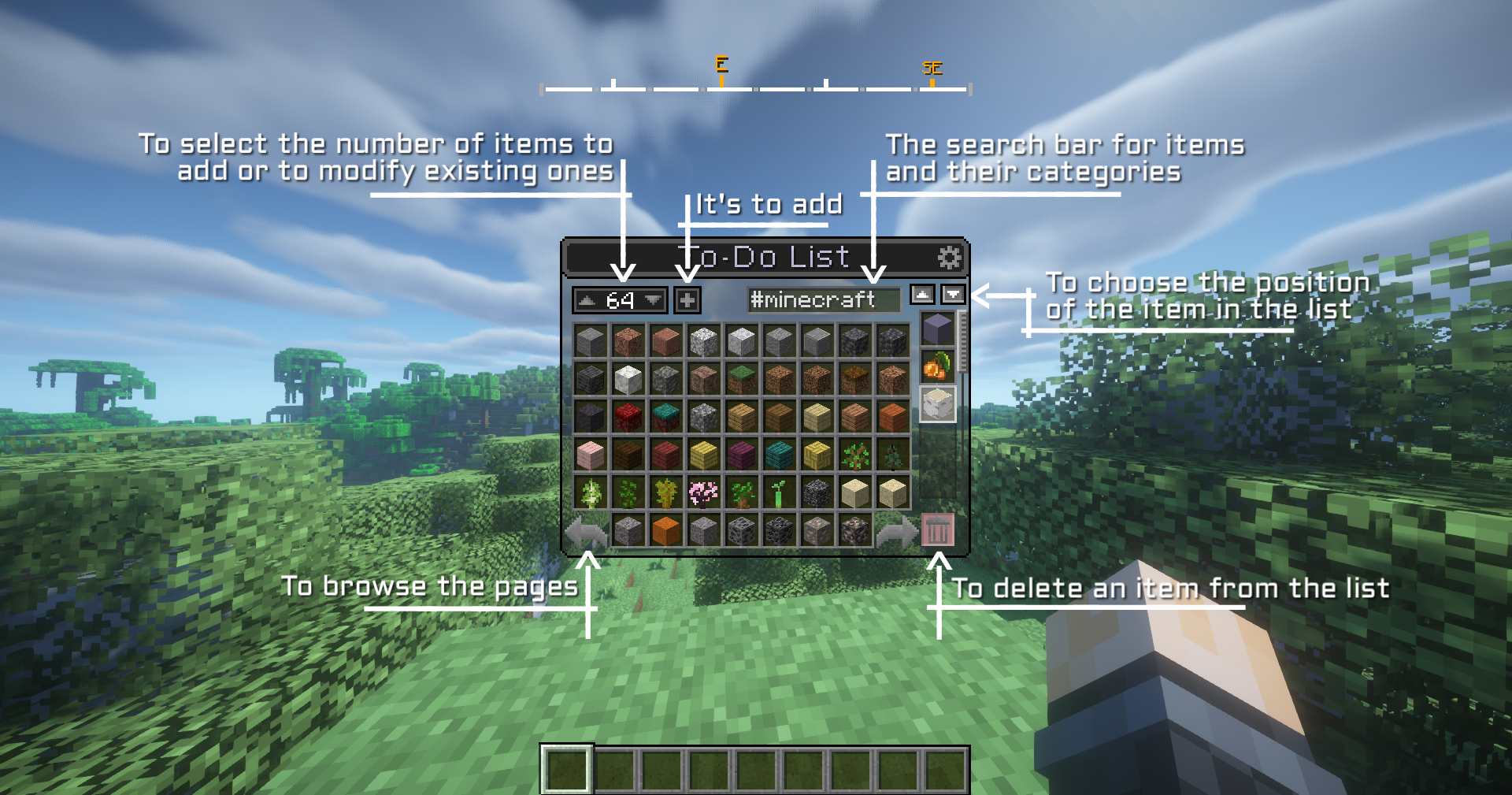The height and width of the screenshot is (795, 1512).
Task: Click the position down-arrow beside the search bar
Action: click(953, 295)
